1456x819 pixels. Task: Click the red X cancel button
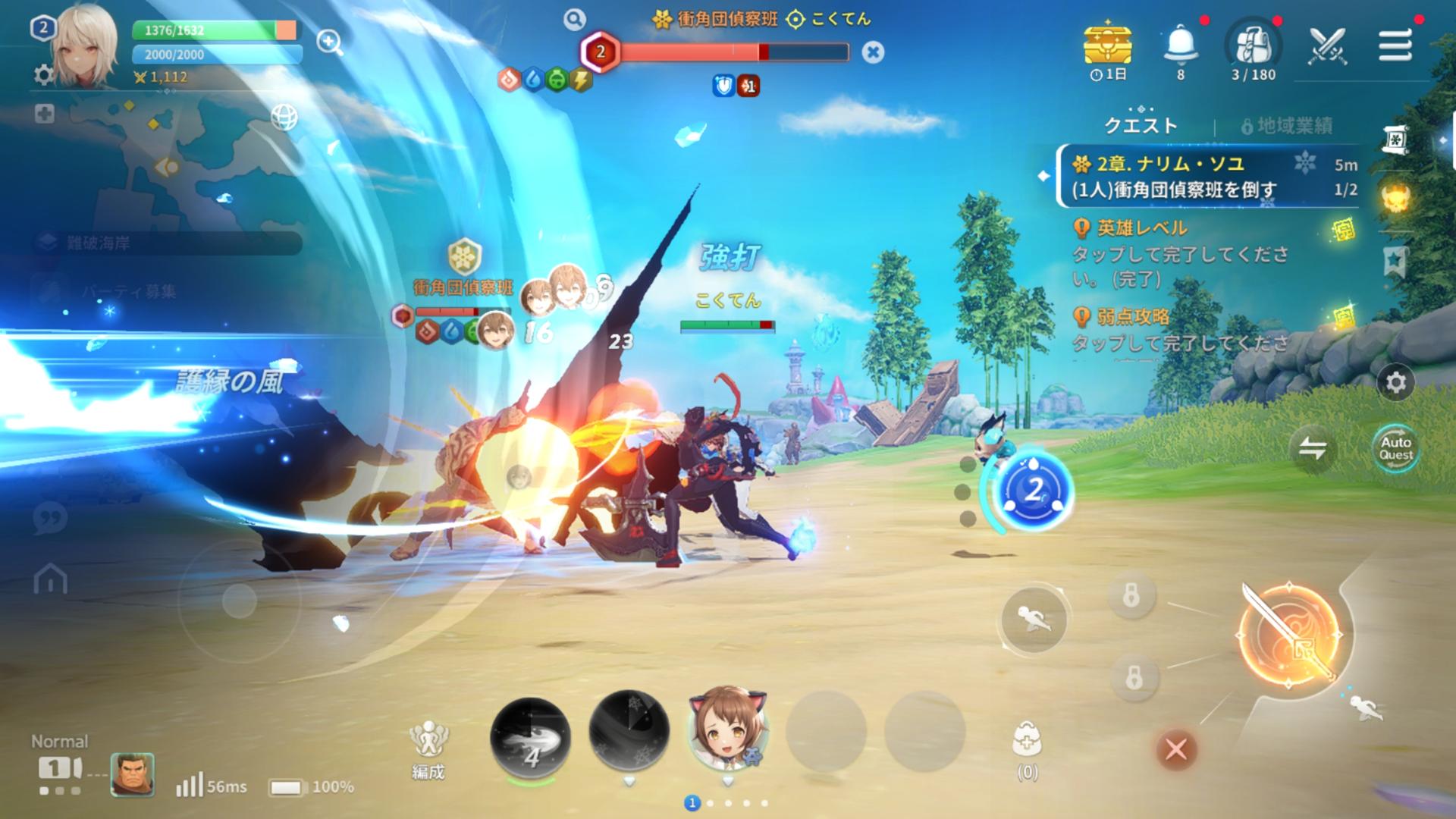[x=1175, y=749]
